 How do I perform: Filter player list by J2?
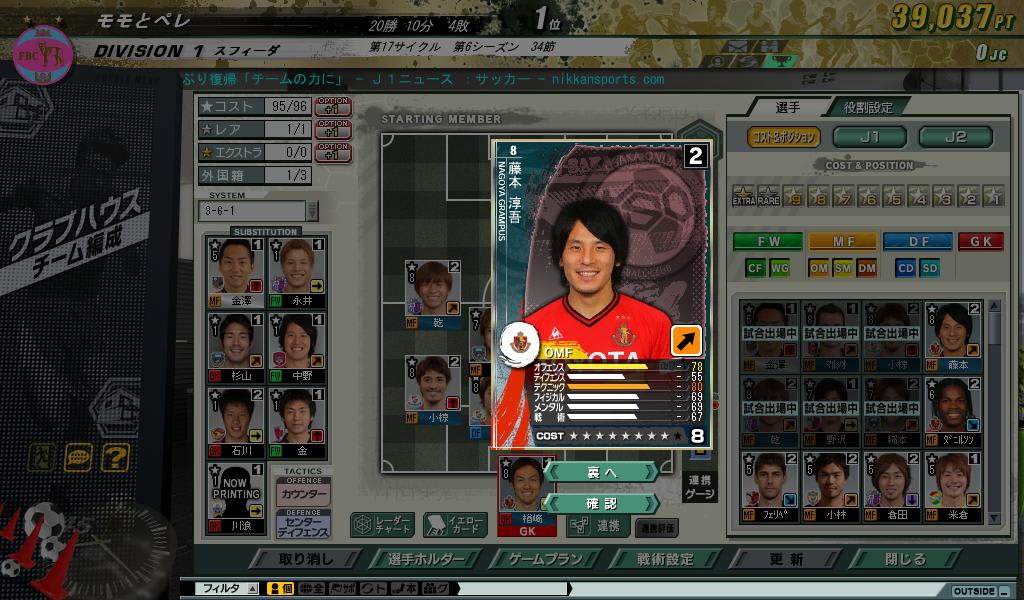click(x=955, y=137)
